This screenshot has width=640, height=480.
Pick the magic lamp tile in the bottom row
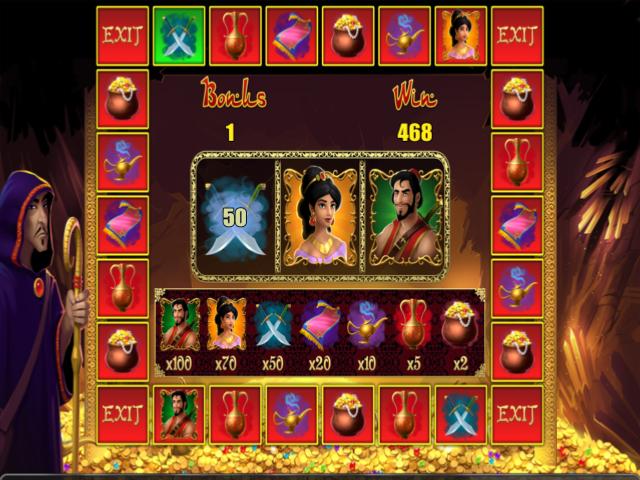click(292, 412)
